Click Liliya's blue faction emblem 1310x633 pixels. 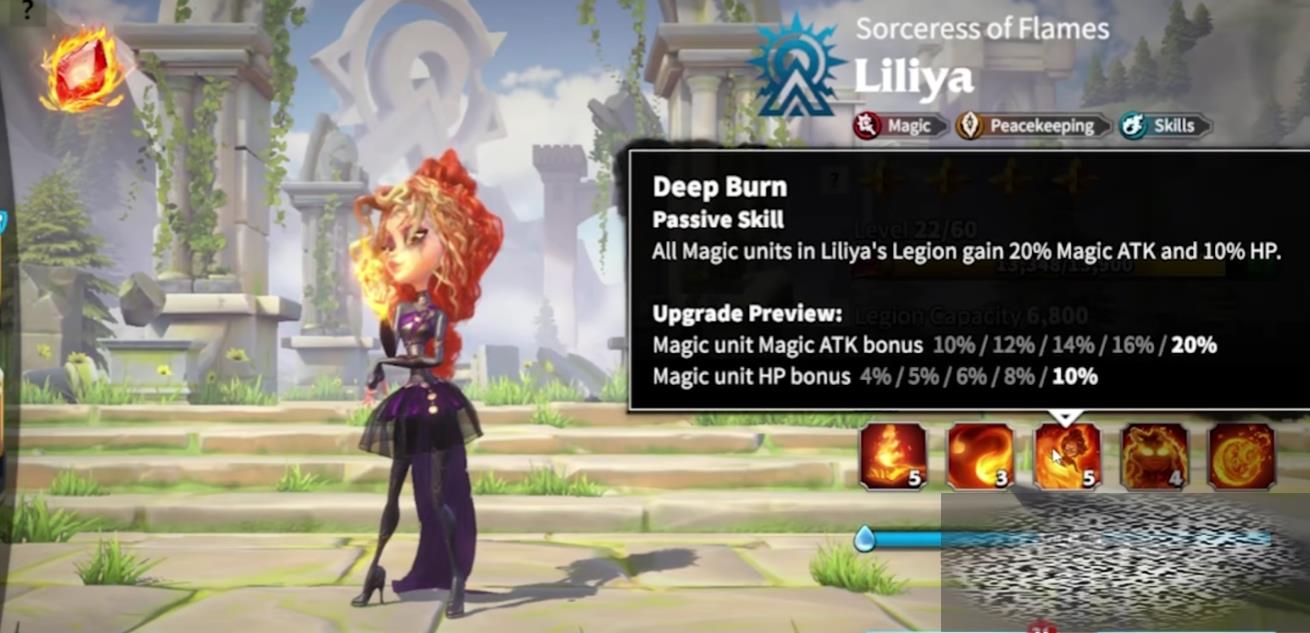coord(797,67)
